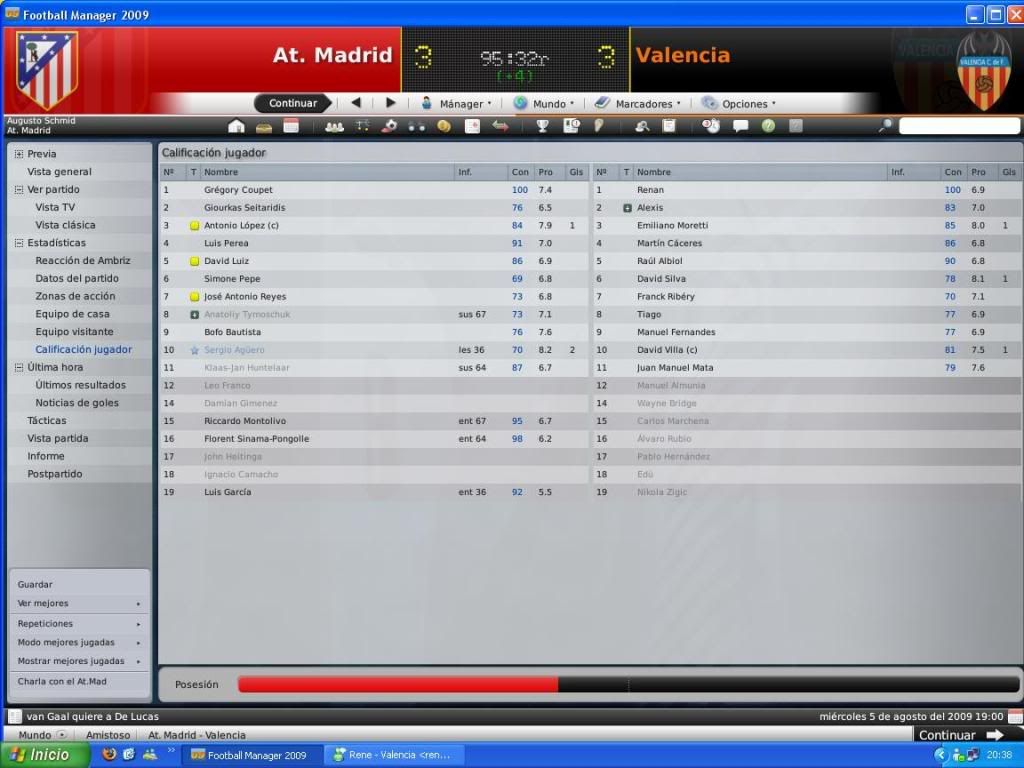Open the Marcadores dropdown menu
1024x768 pixels.
coord(637,103)
